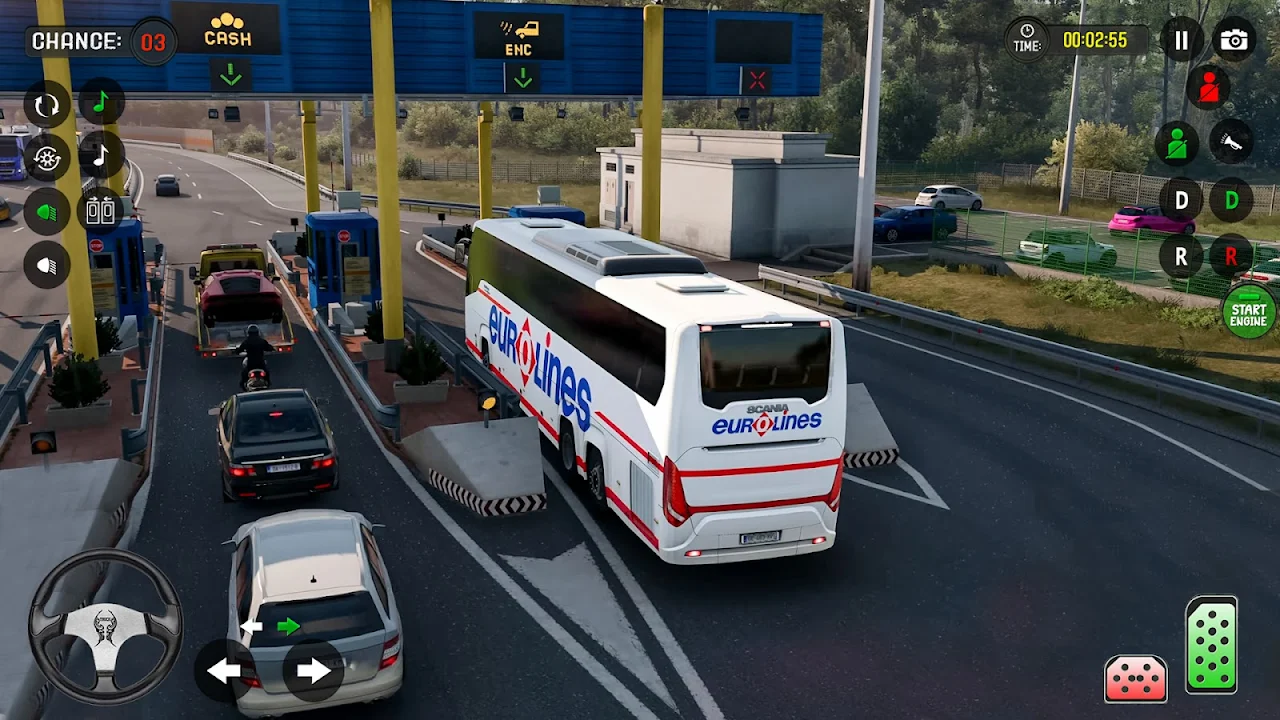Viewport: 1280px width, 720px height.
Task: Step on the red brake pedal
Action: (x=1135, y=678)
